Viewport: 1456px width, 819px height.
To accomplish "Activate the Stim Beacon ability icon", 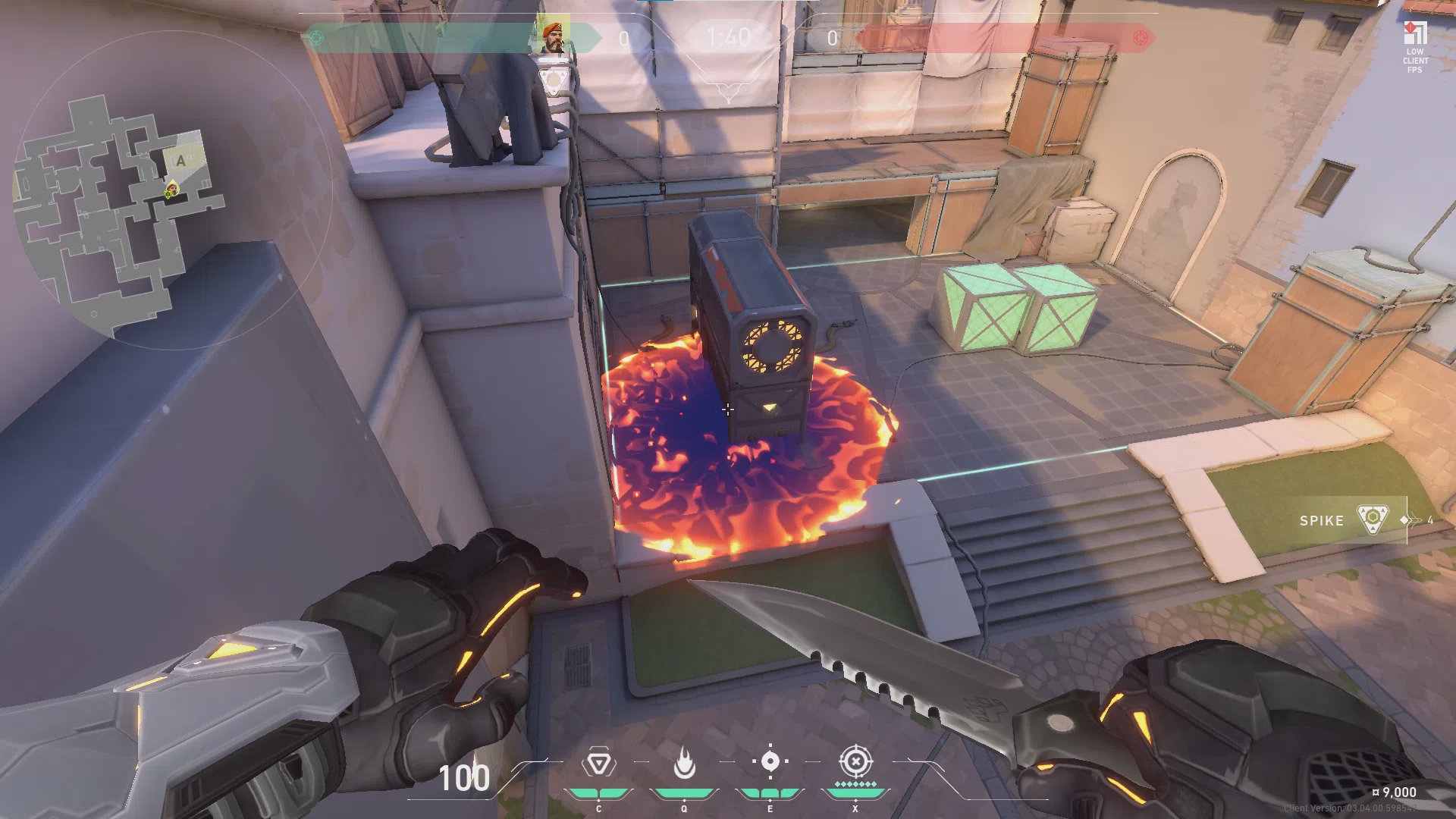I will click(598, 763).
